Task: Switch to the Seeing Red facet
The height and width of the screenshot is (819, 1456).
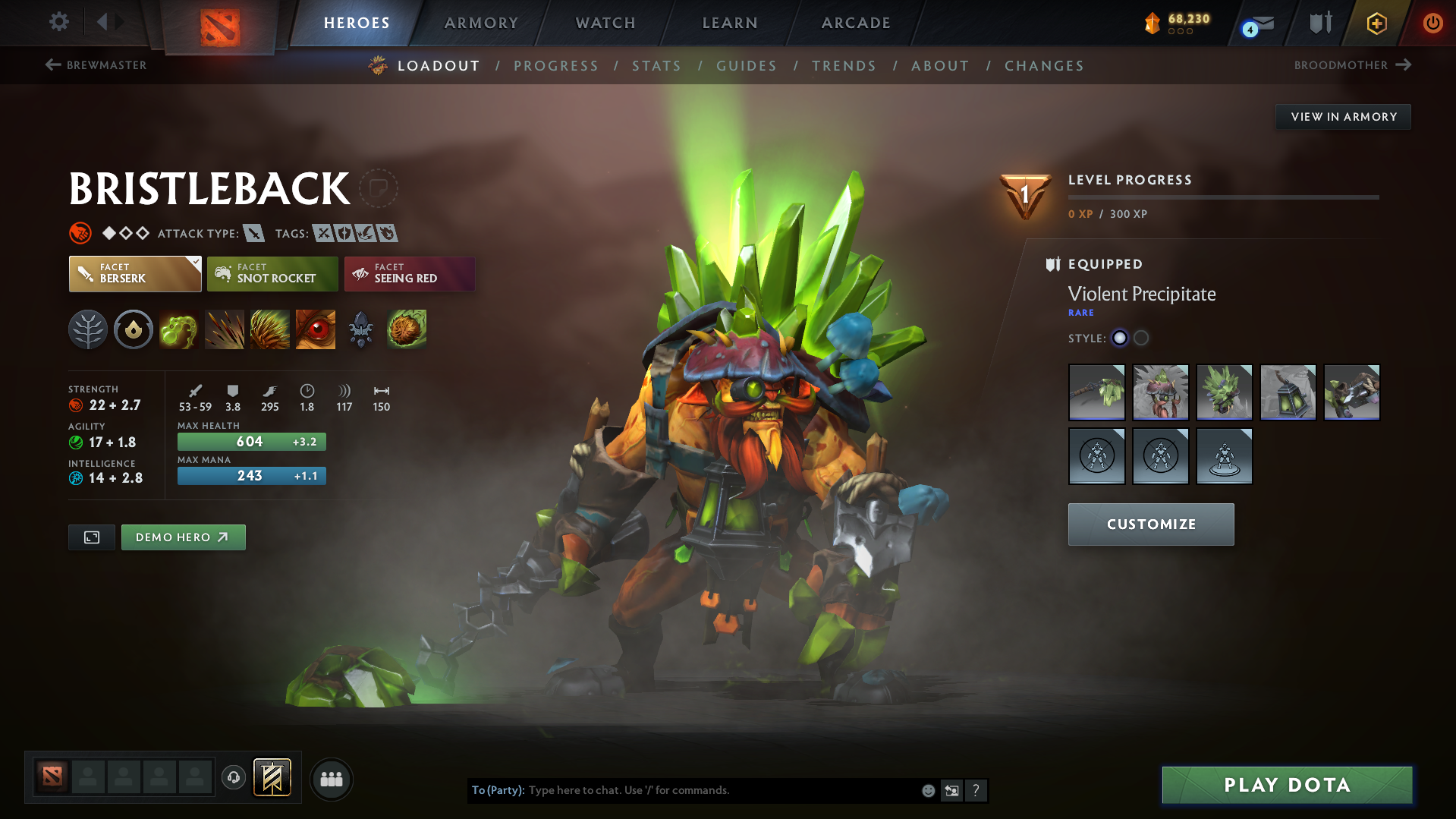Action: click(409, 274)
